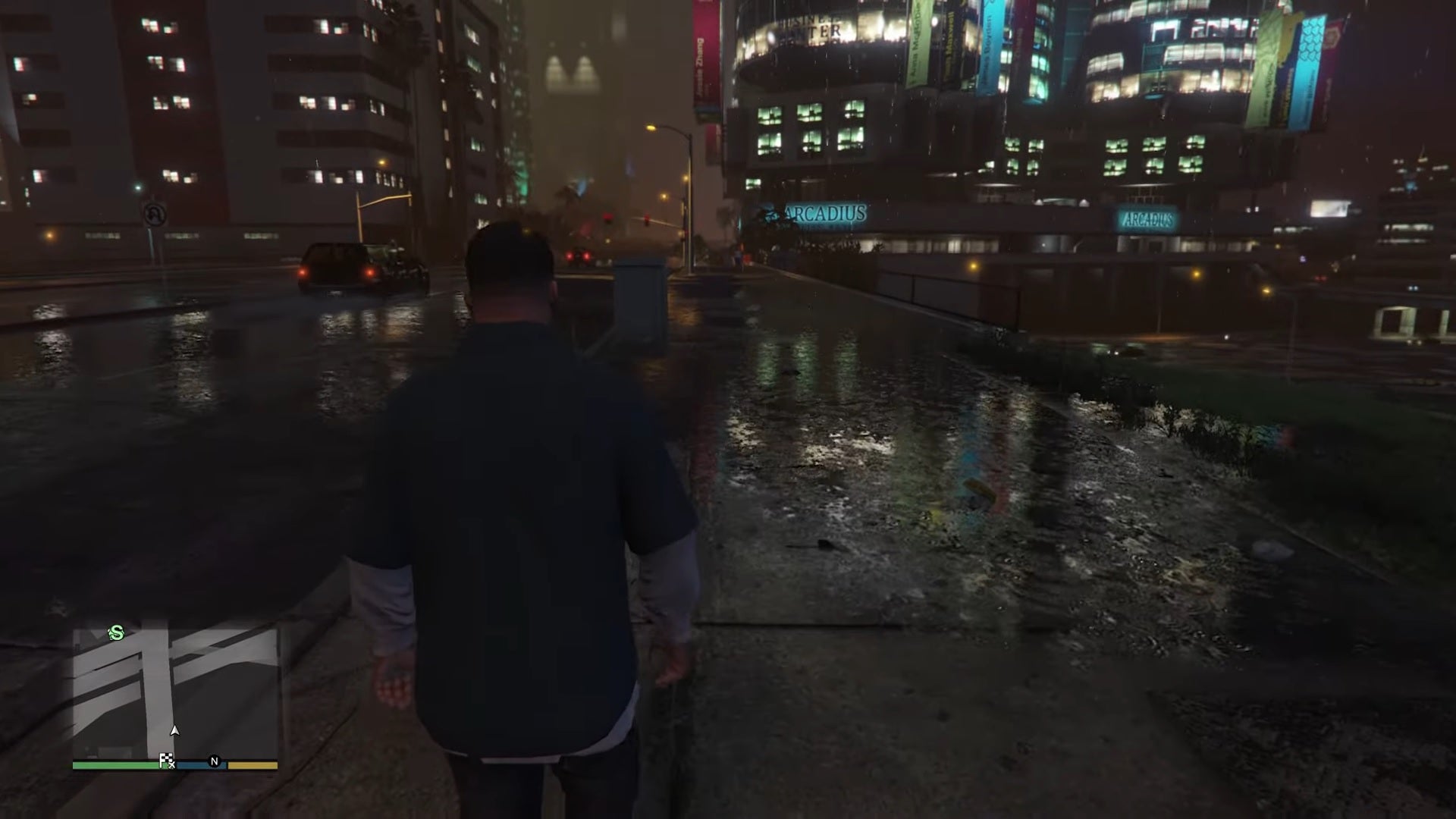Click the blue armor bar segment
The width and height of the screenshot is (1456, 819).
(x=198, y=766)
